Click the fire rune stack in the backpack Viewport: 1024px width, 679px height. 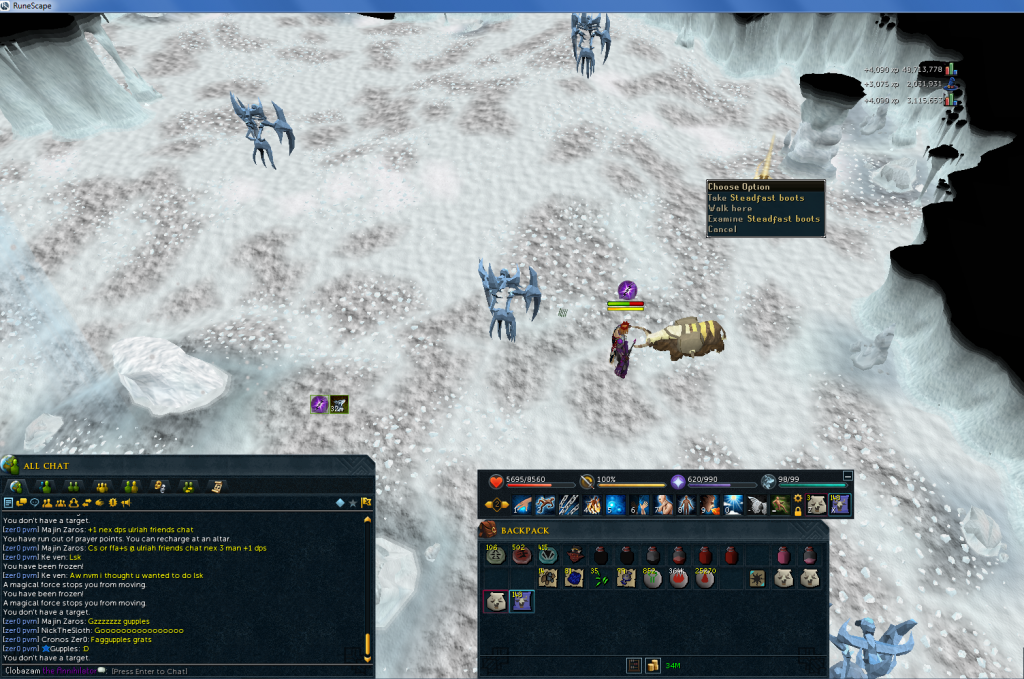coord(678,577)
